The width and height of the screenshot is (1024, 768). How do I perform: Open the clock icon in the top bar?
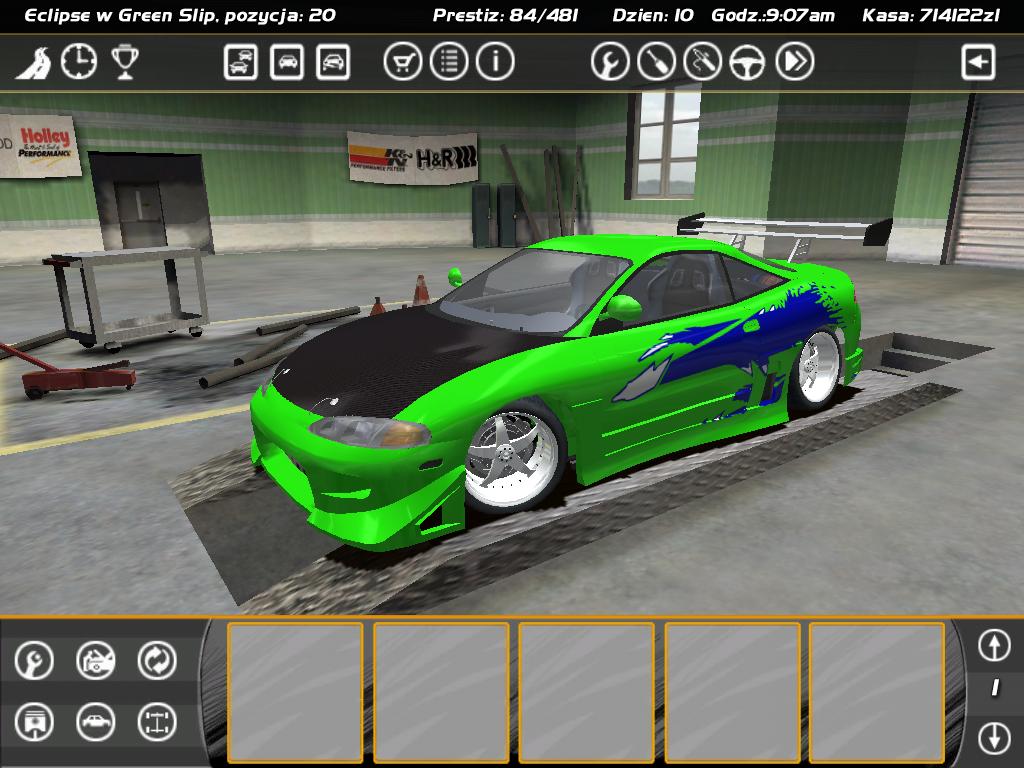79,62
